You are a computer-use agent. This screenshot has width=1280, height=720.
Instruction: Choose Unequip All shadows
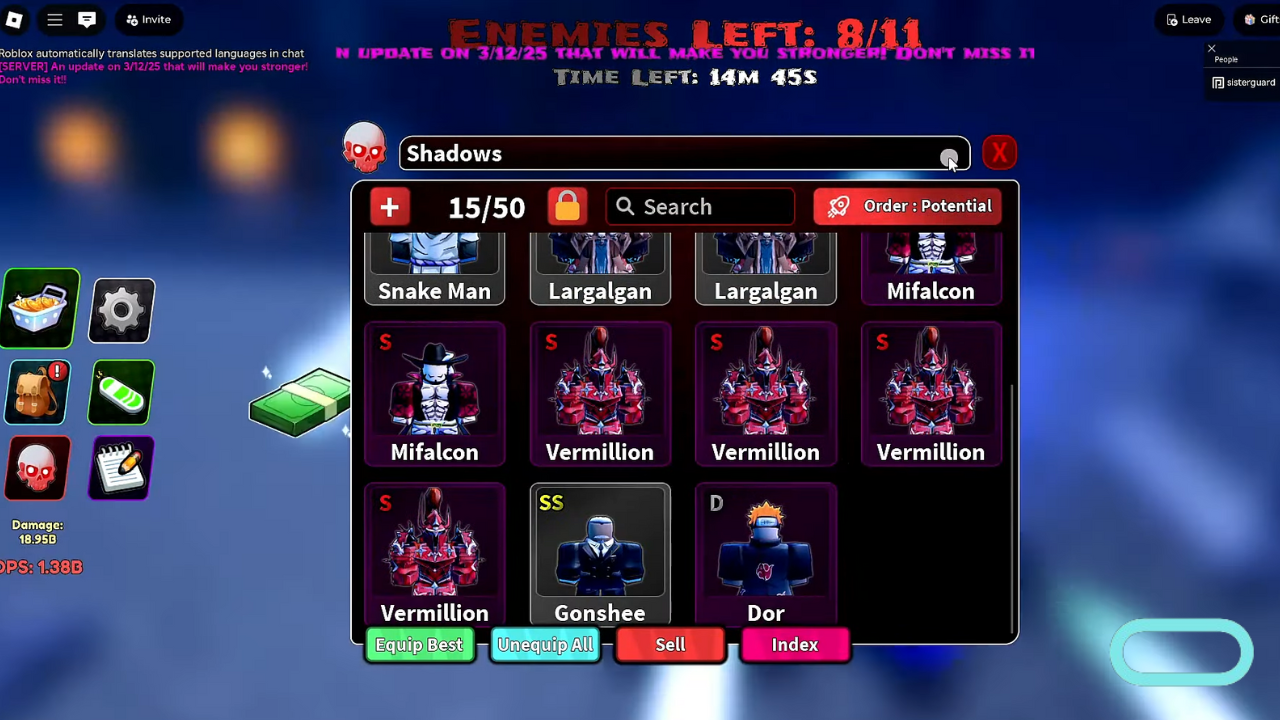tap(545, 645)
